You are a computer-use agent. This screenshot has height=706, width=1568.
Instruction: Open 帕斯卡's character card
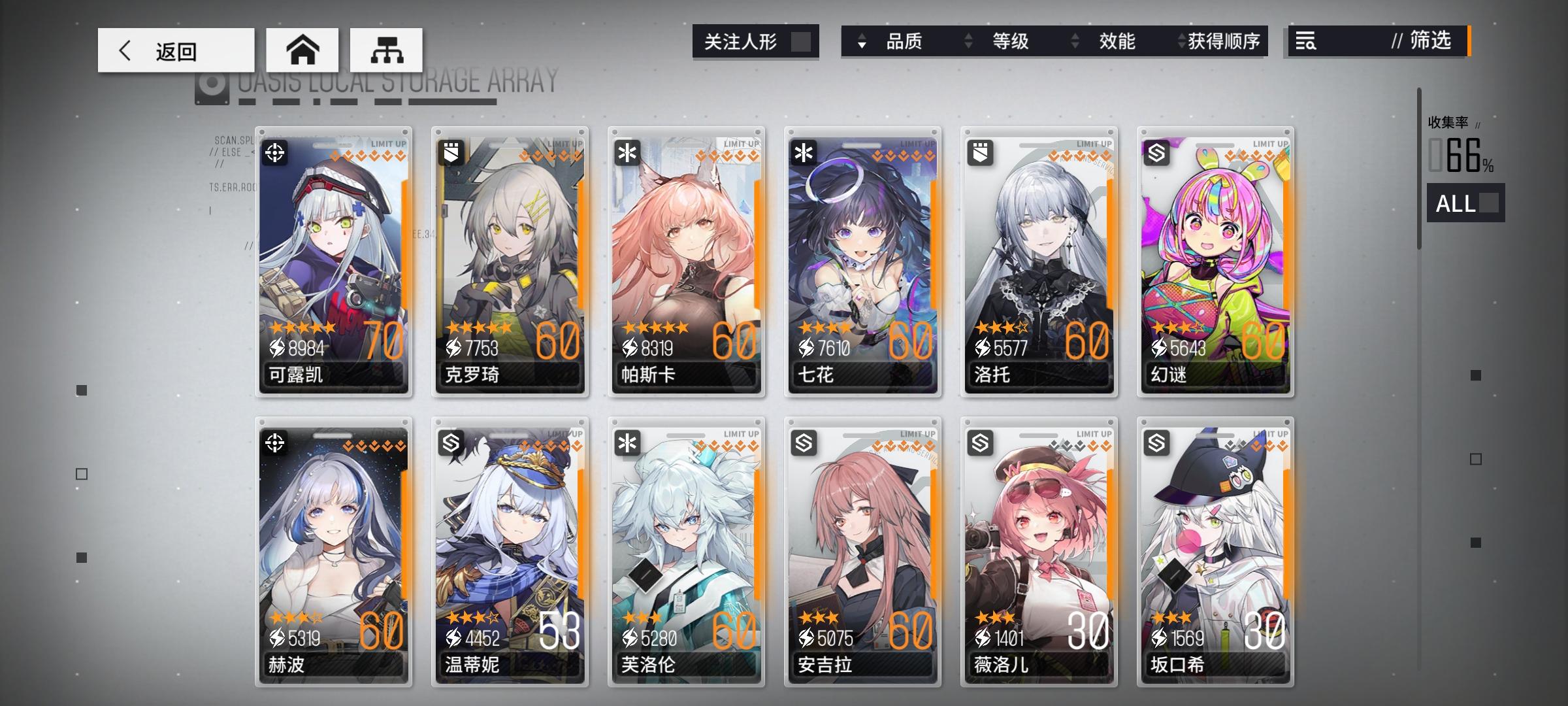coord(686,261)
